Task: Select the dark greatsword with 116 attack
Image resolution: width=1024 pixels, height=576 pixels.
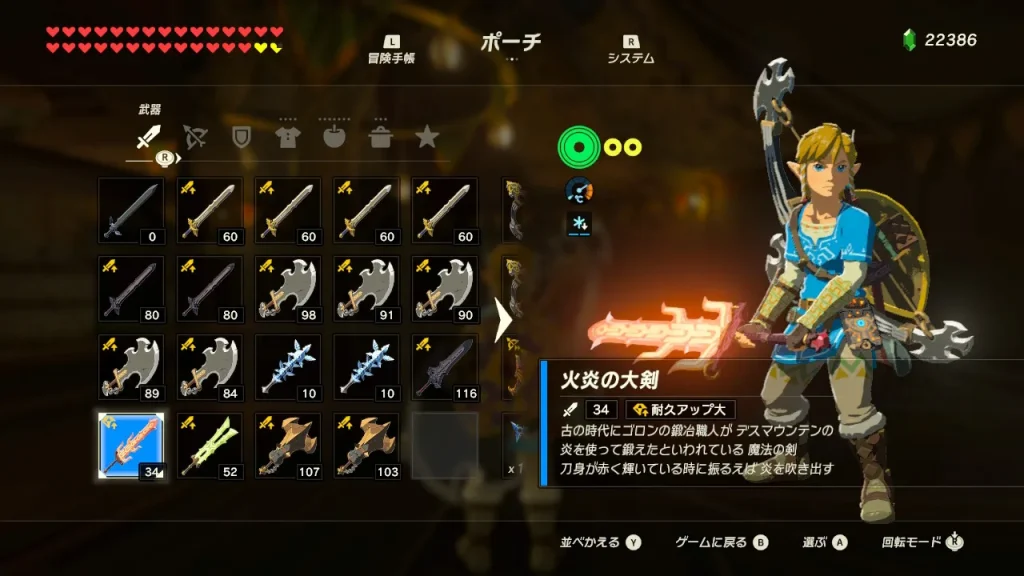Action: point(444,367)
